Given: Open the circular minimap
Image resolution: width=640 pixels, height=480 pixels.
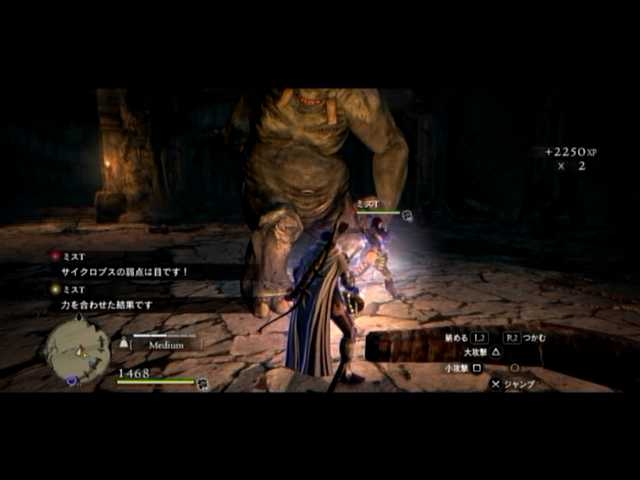Looking at the screenshot, I should click(x=77, y=348).
